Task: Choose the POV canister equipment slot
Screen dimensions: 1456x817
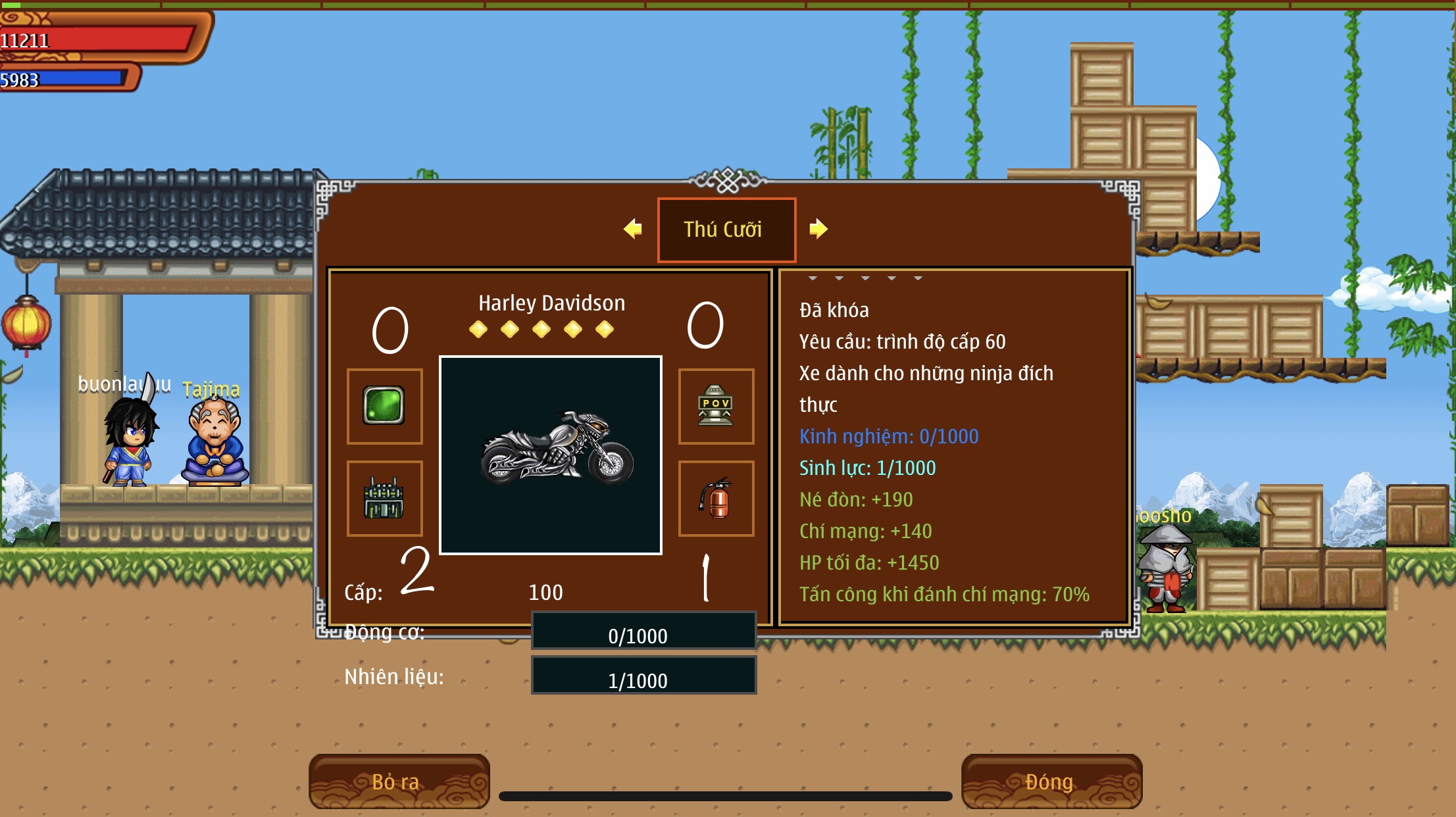Action: [716, 406]
